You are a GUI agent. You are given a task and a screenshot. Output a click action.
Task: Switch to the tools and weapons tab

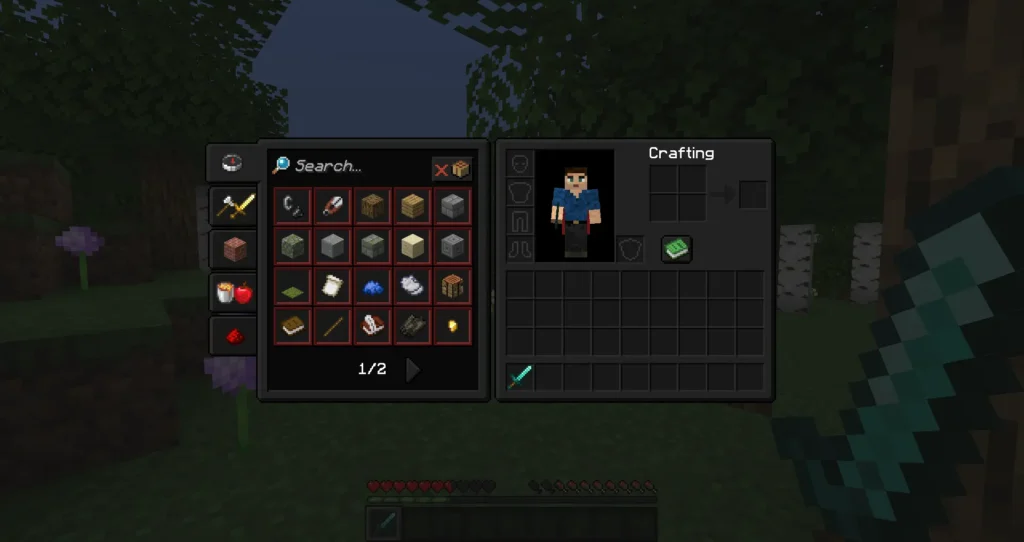coord(232,206)
